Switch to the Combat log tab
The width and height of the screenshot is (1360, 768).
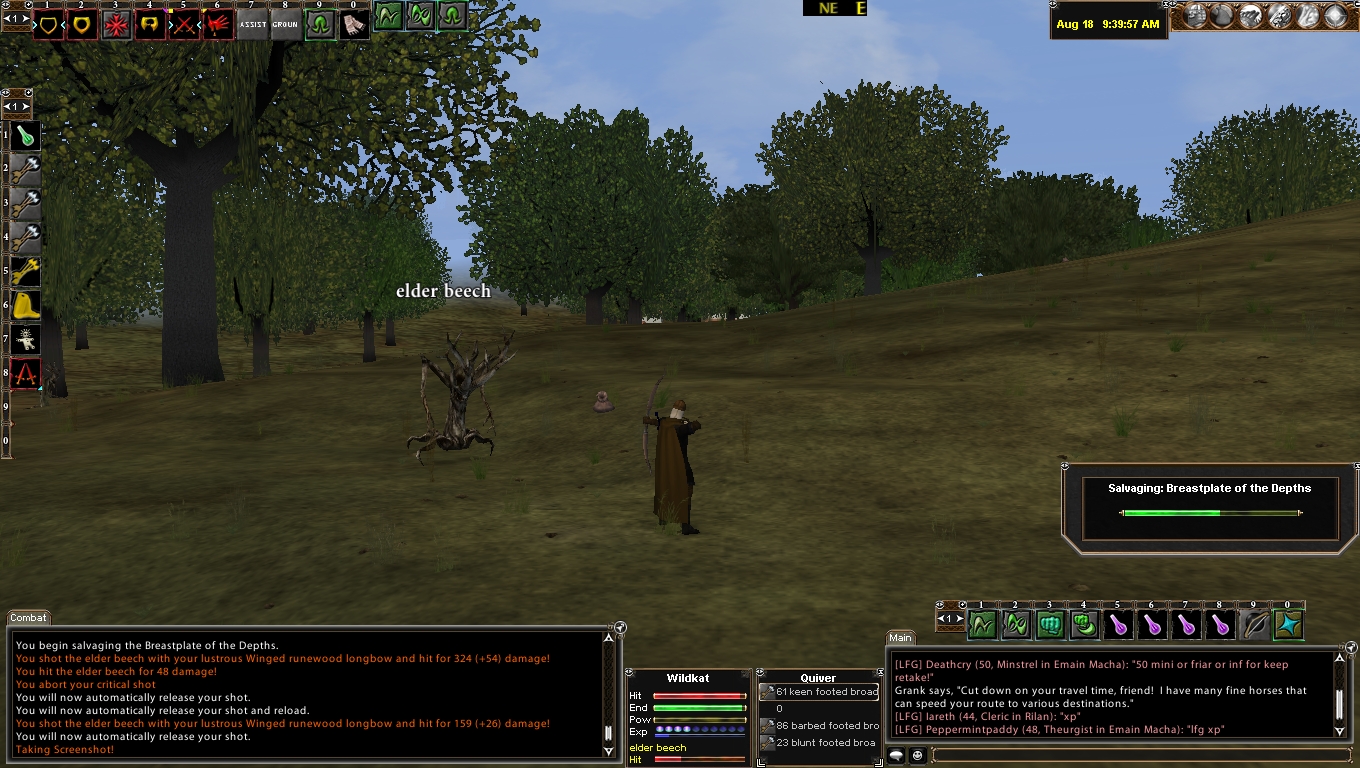click(x=28, y=618)
